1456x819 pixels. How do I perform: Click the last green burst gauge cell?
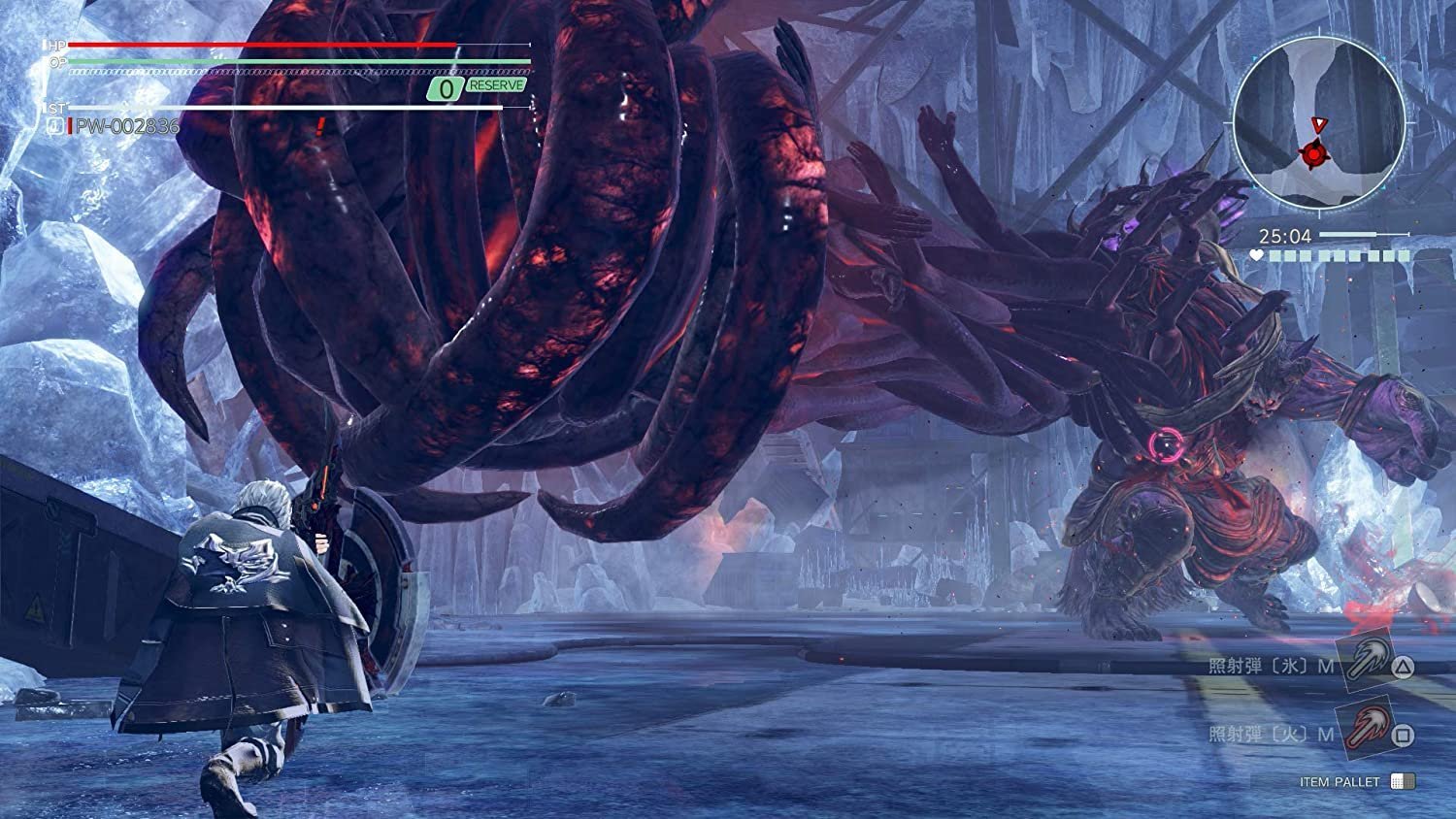(1406, 256)
